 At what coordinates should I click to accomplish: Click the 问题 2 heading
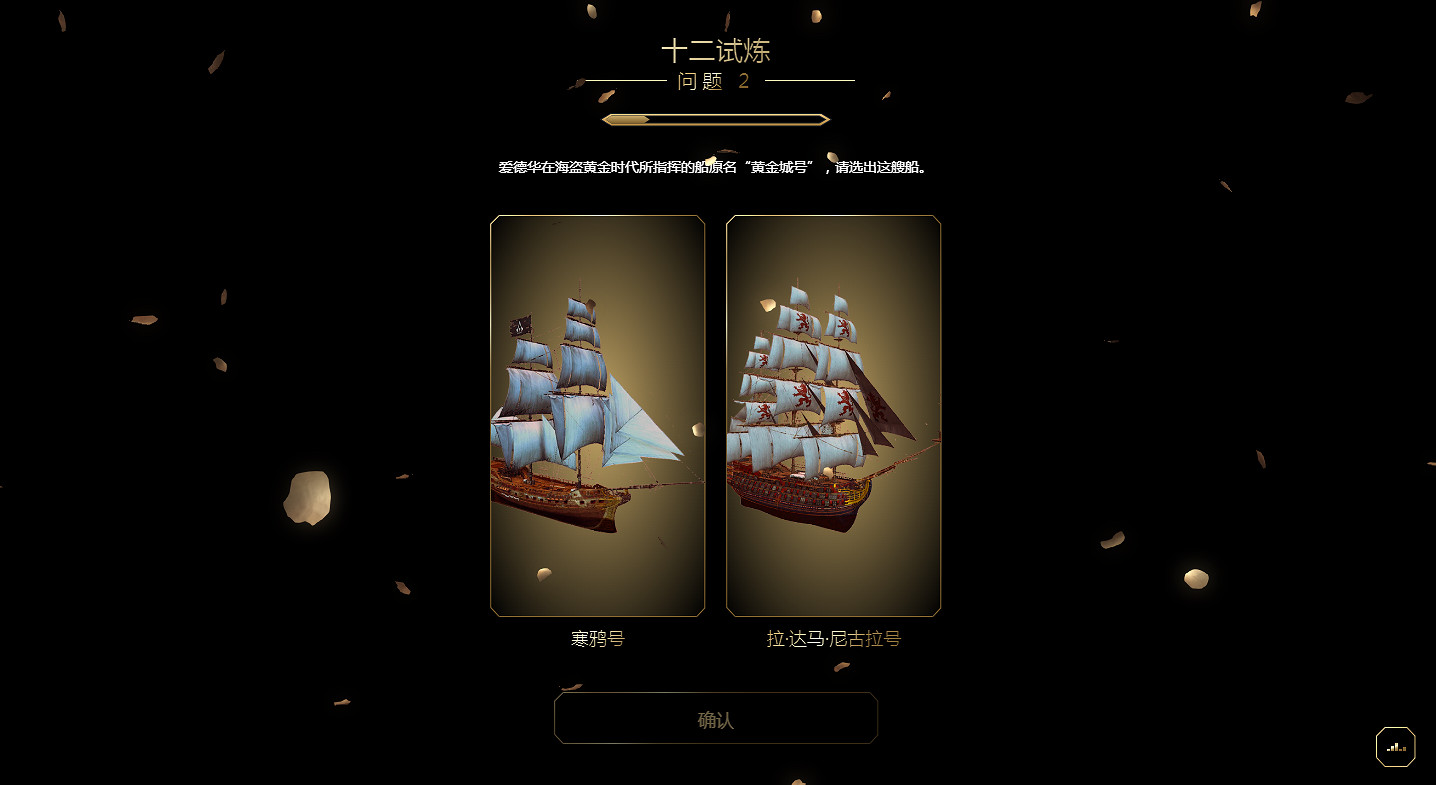[716, 83]
